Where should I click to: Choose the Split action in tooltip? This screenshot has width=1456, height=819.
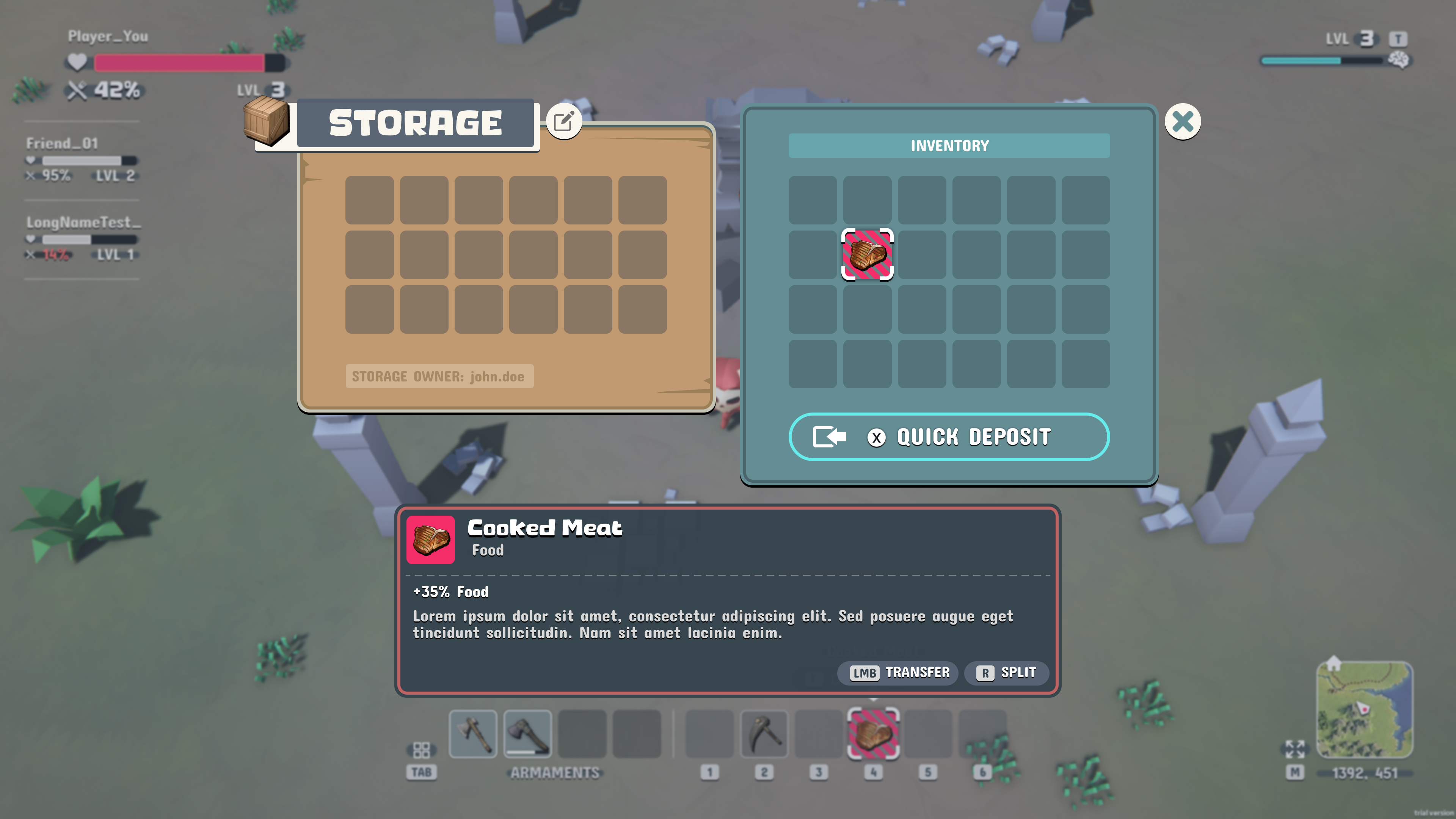1007,673
